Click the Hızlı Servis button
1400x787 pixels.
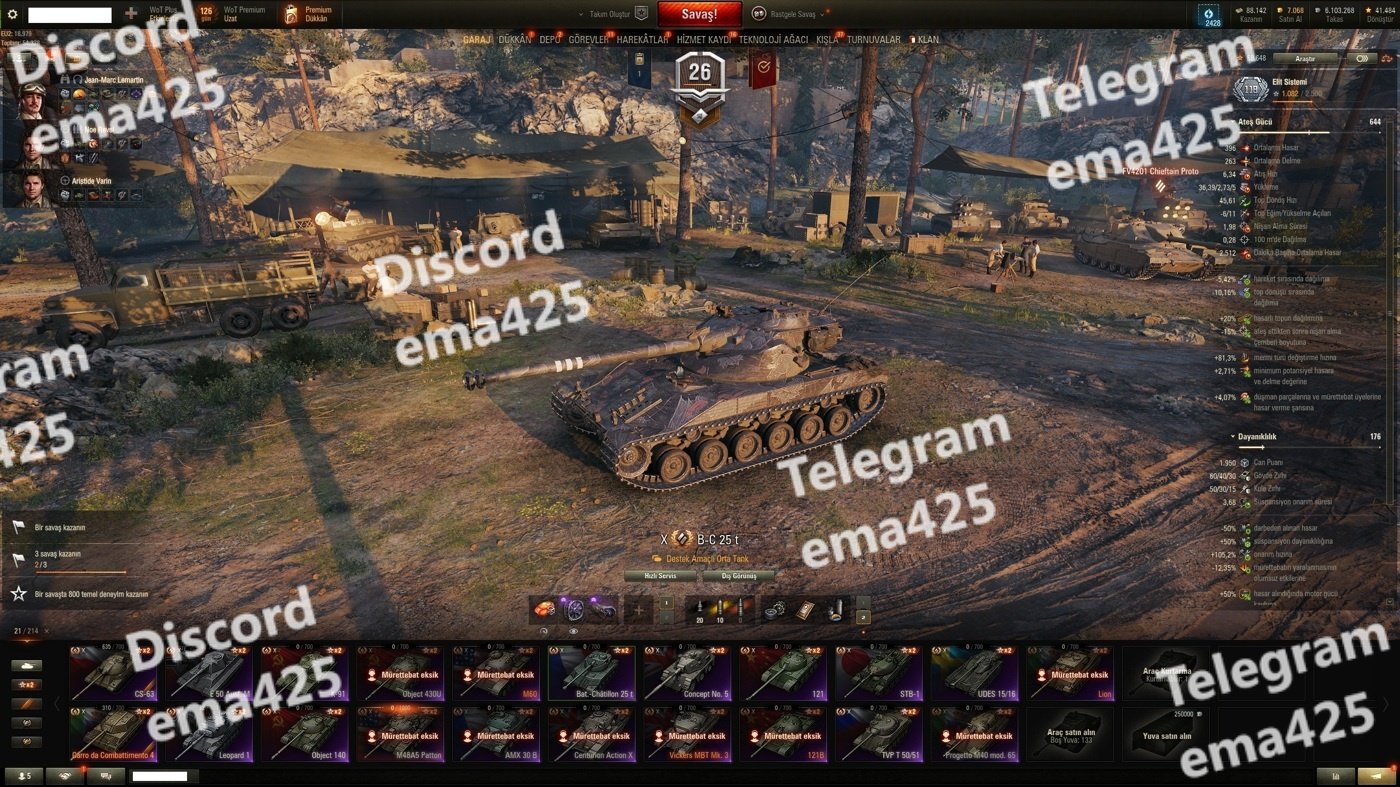(661, 576)
